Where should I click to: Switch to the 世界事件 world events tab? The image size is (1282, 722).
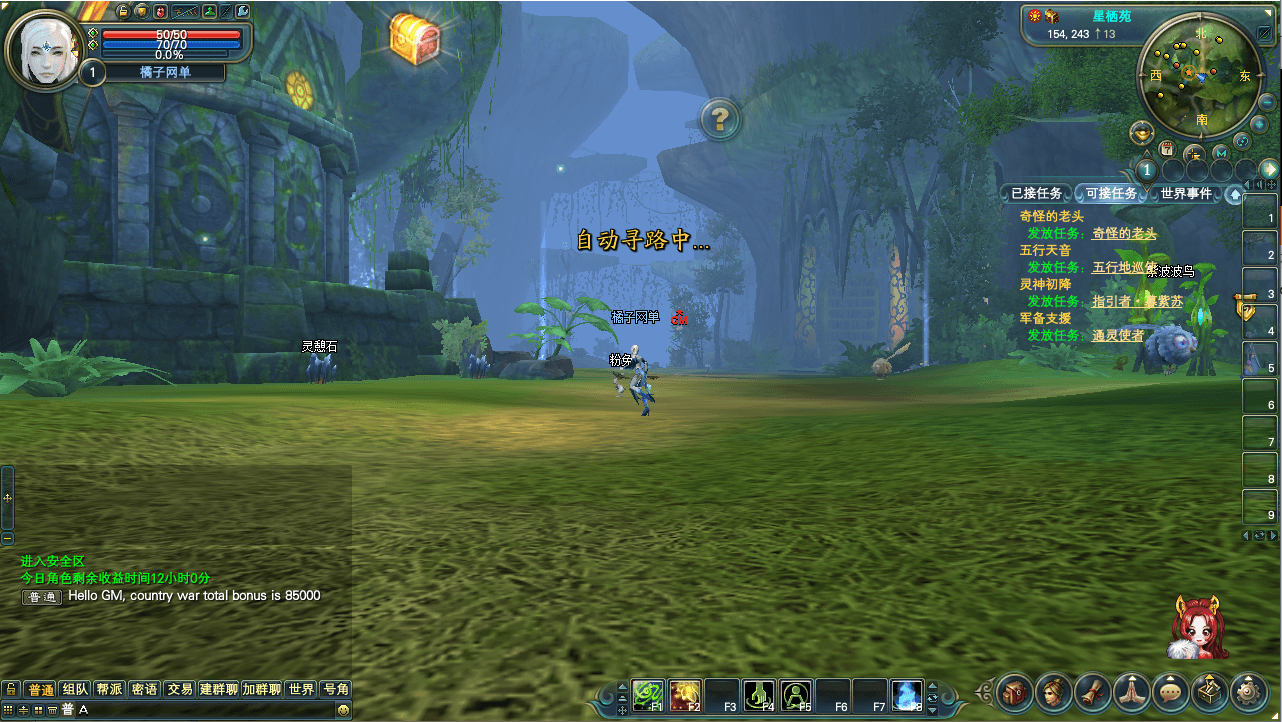coord(1185,193)
